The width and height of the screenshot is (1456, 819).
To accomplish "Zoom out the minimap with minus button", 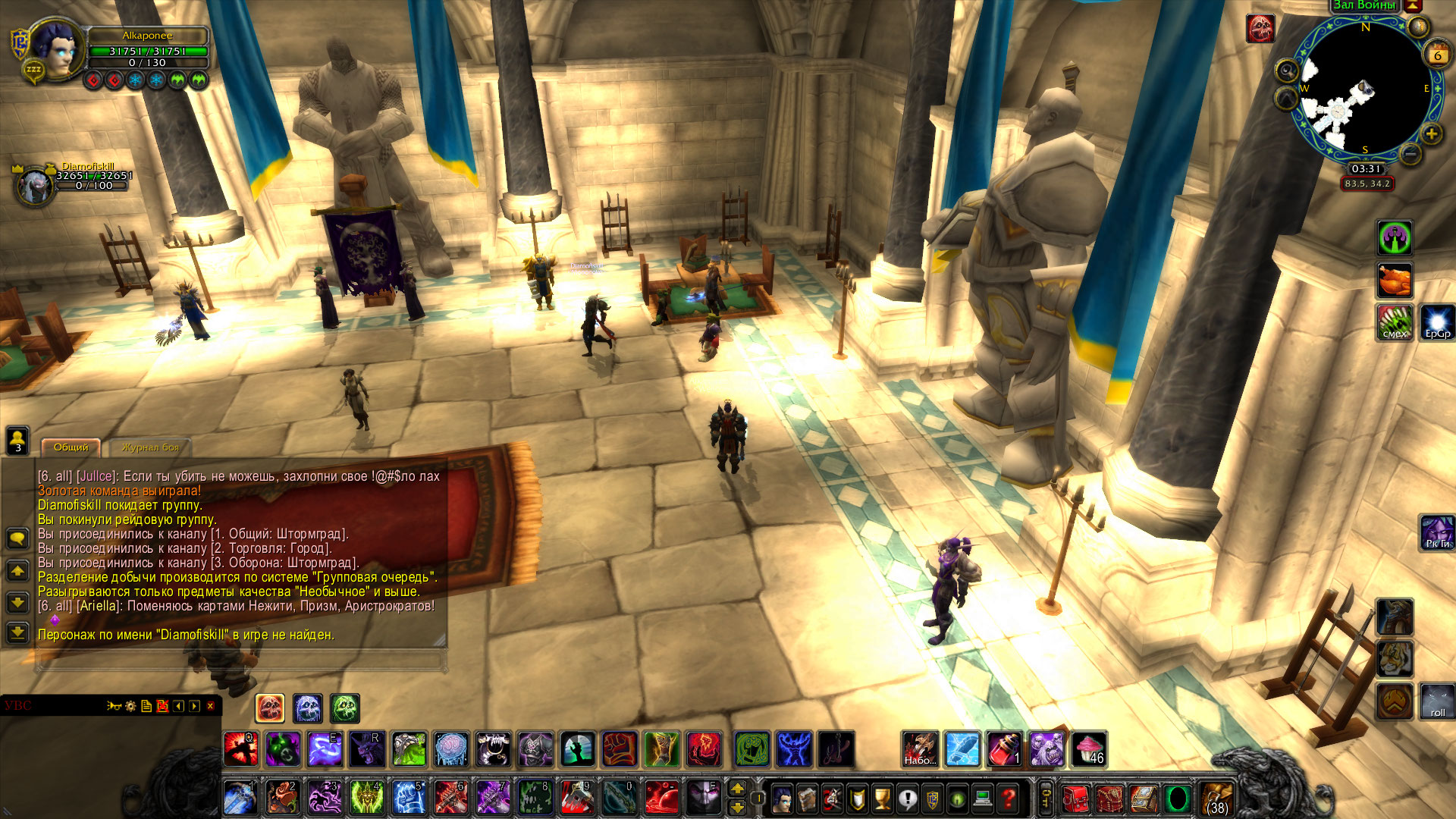I will (x=1410, y=155).
